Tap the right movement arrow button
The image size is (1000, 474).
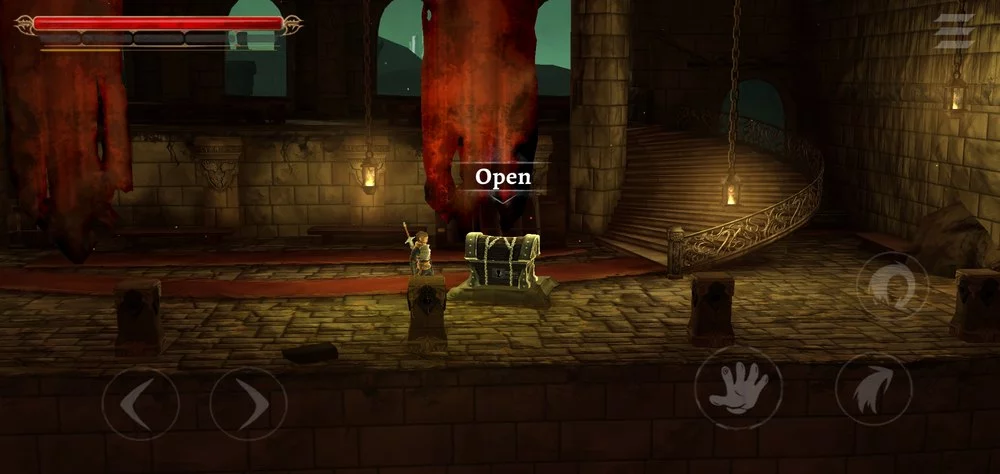pyautogui.click(x=248, y=404)
